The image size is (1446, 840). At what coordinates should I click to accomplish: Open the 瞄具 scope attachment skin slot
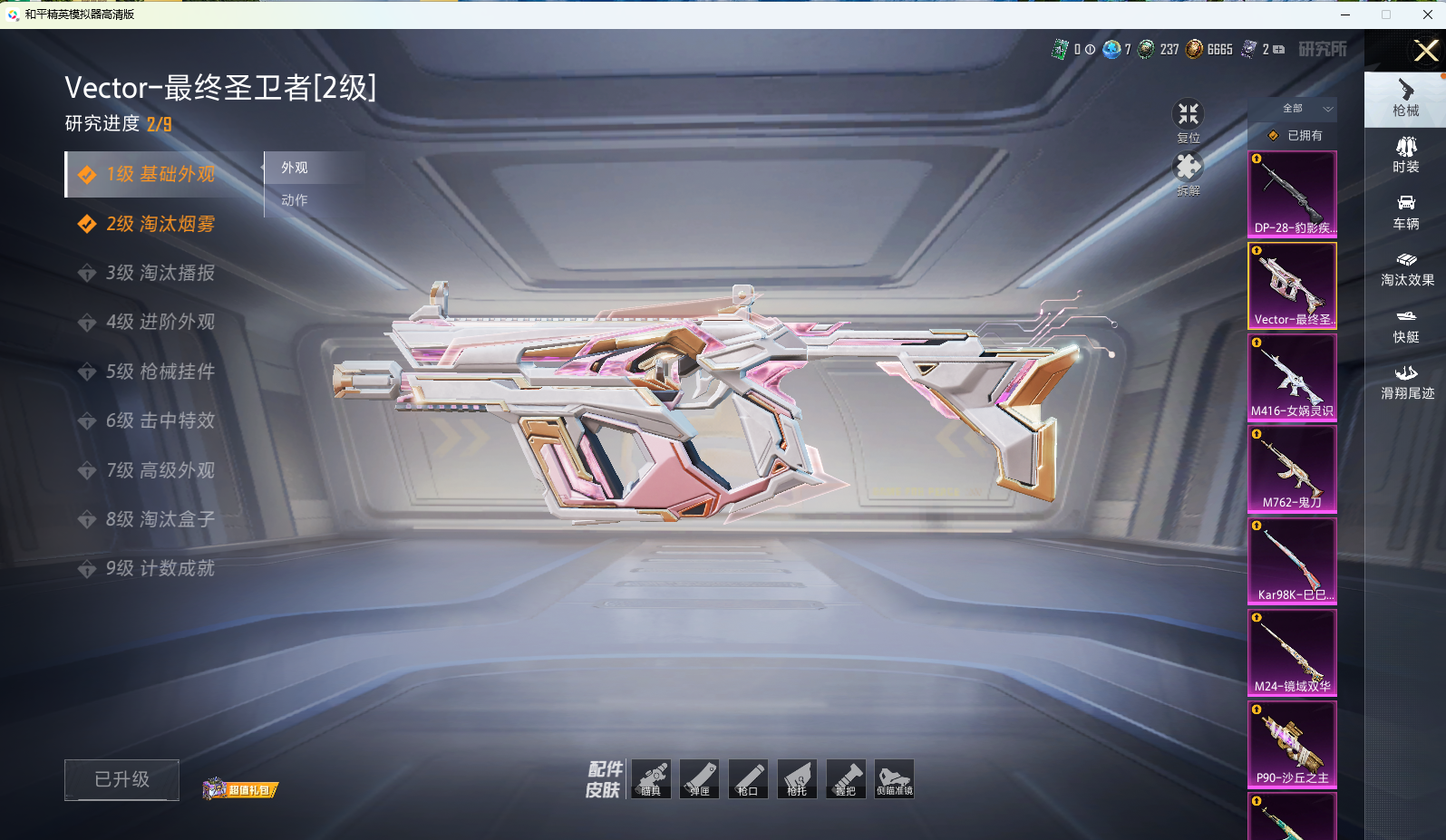coord(651,779)
